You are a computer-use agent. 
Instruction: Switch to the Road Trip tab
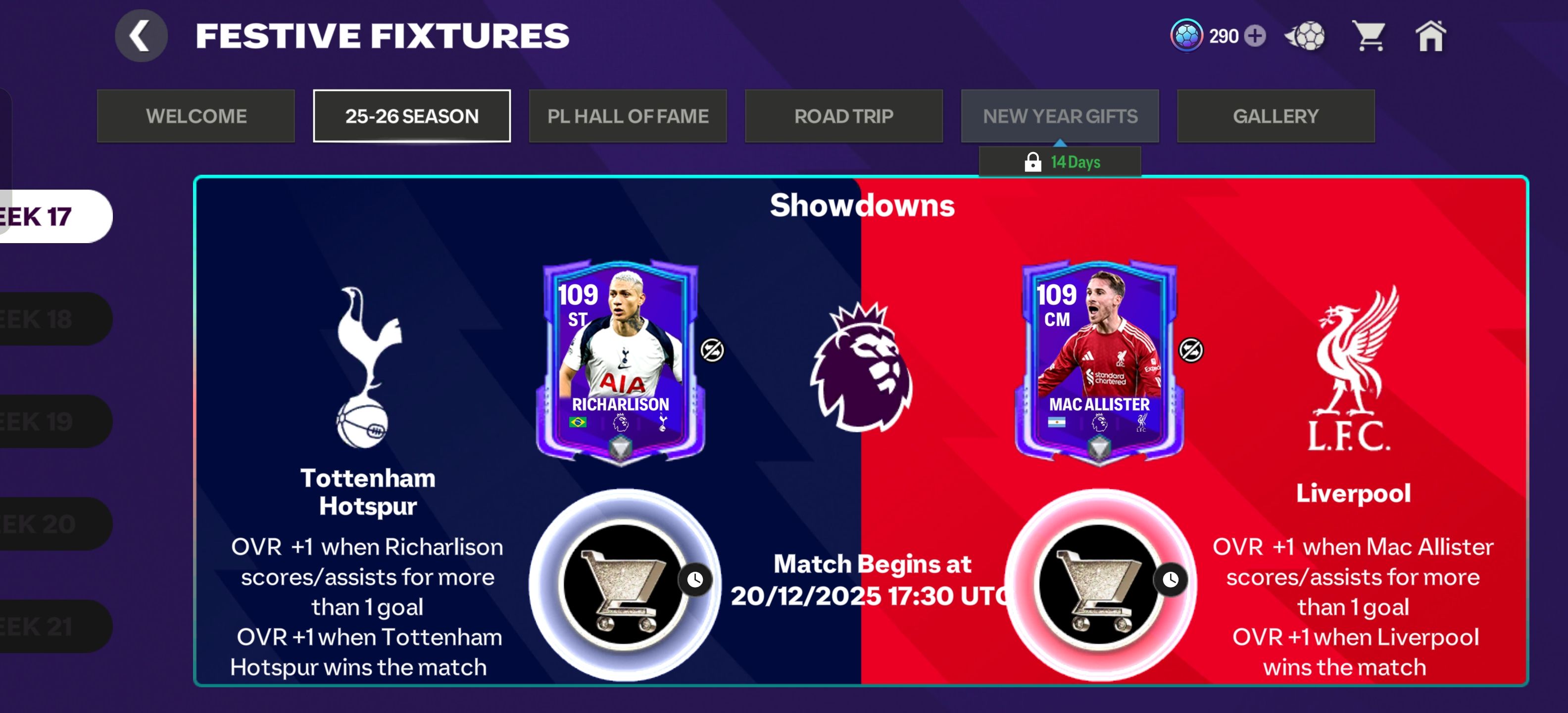pyautogui.click(x=844, y=116)
